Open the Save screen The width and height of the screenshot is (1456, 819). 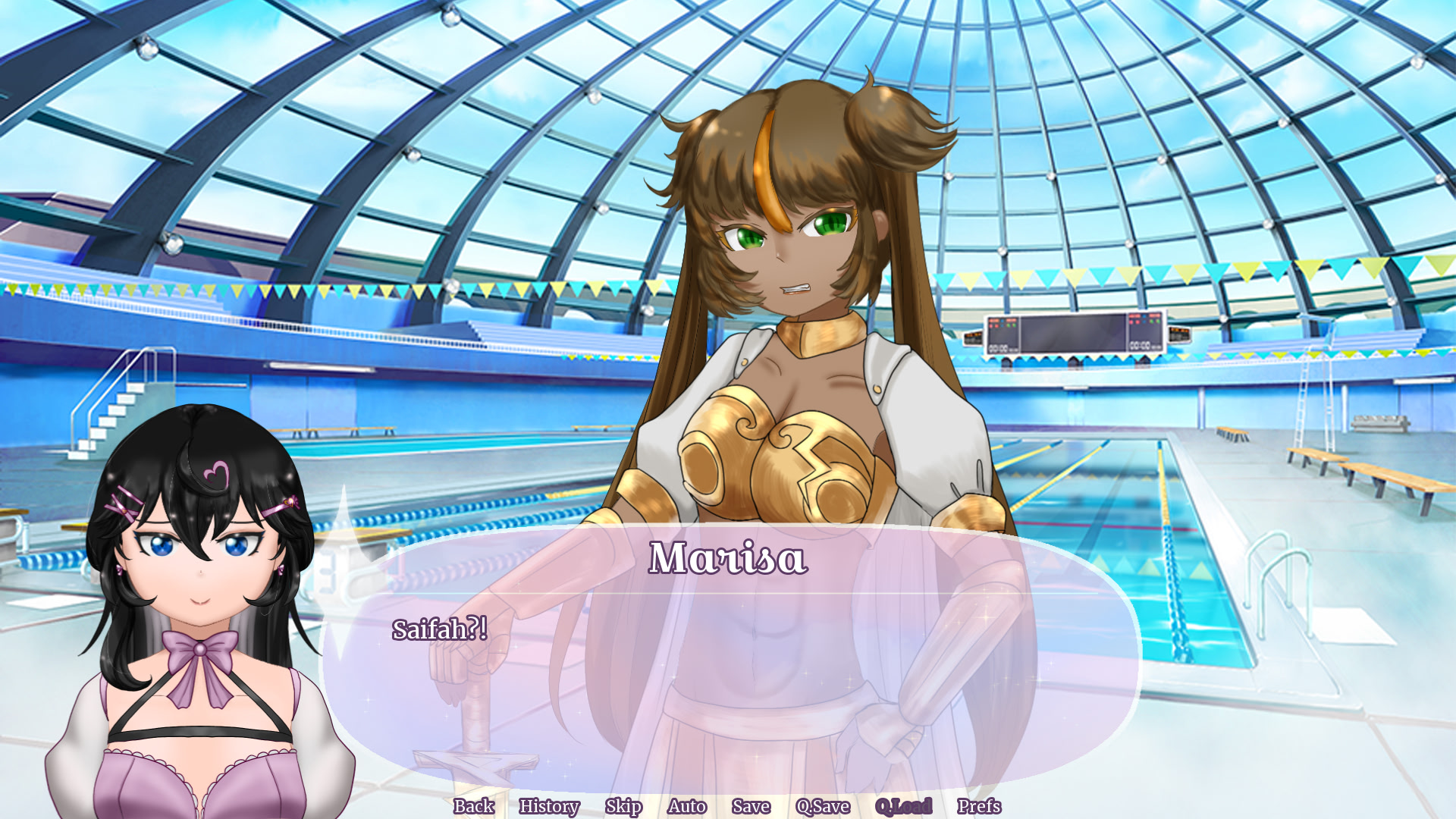point(751,808)
